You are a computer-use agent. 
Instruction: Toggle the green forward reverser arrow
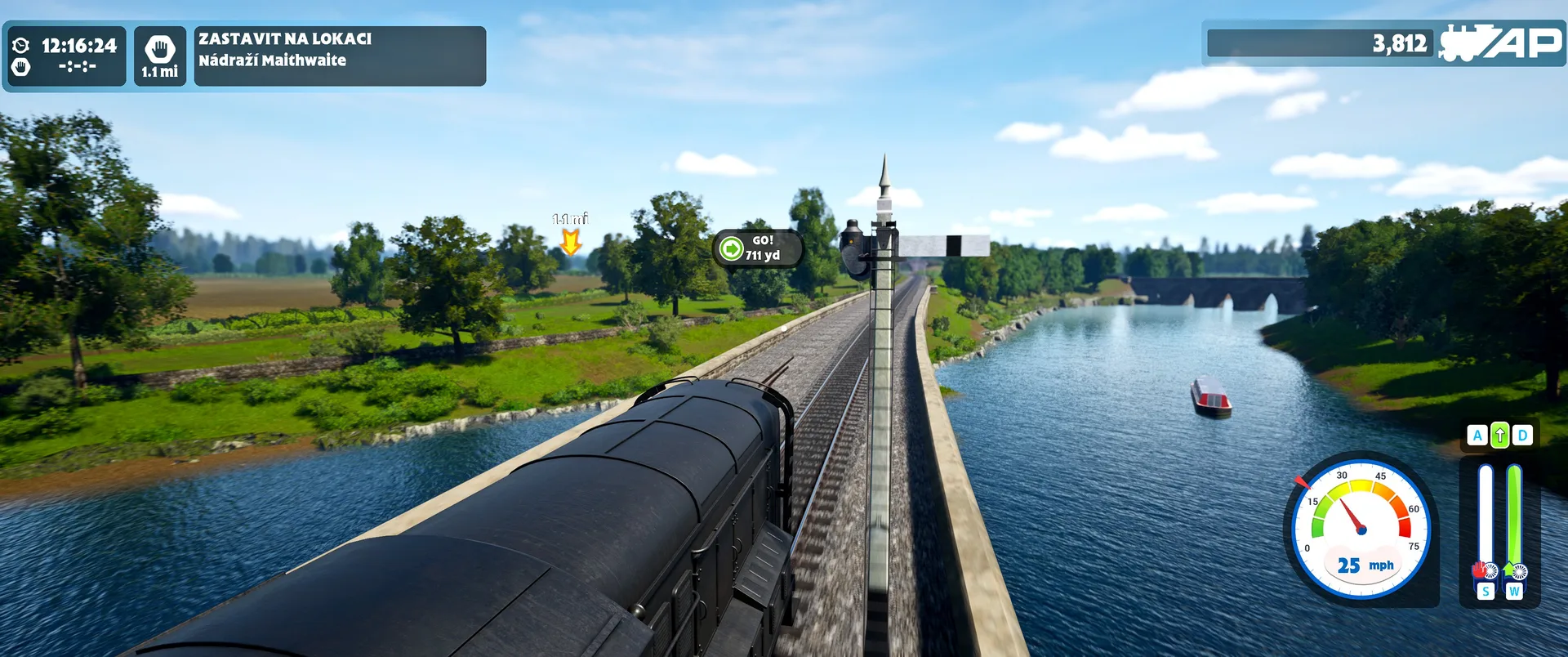point(1499,436)
